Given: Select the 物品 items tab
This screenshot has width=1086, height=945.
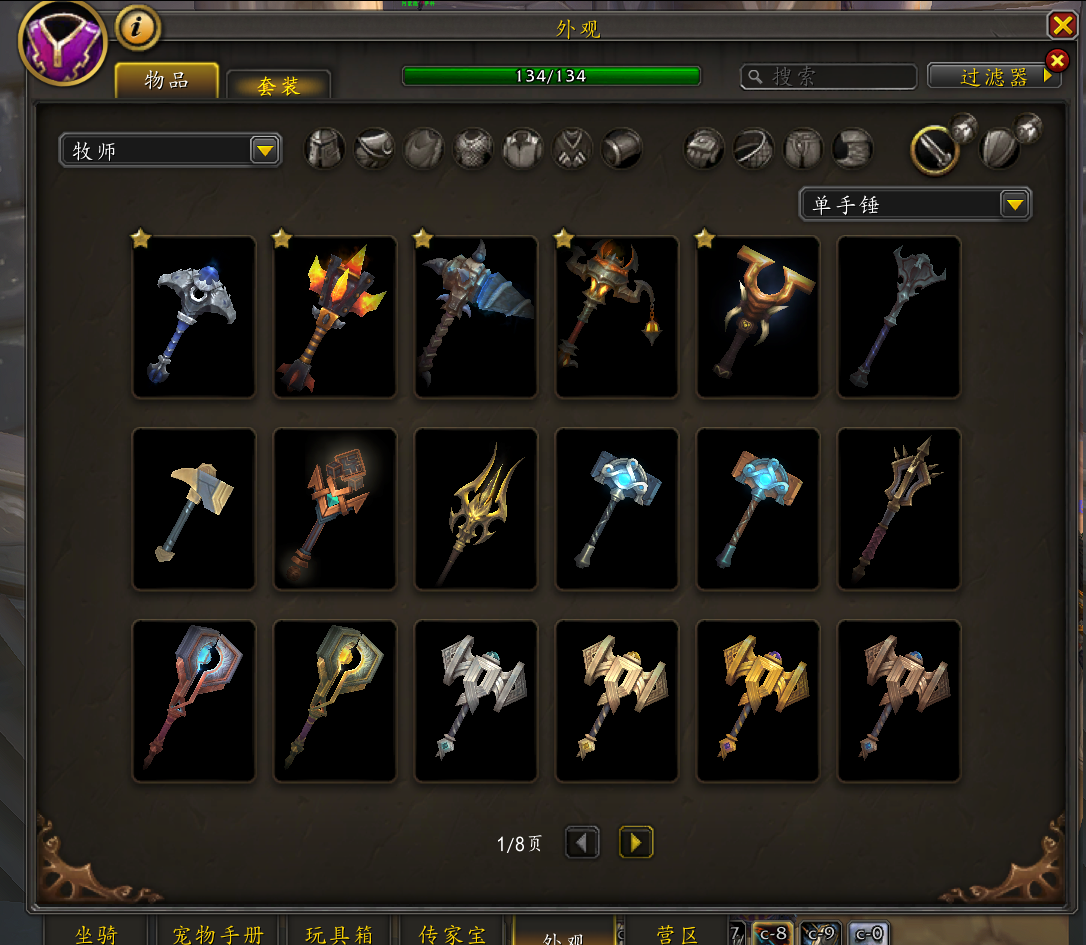Looking at the screenshot, I should pos(166,80).
